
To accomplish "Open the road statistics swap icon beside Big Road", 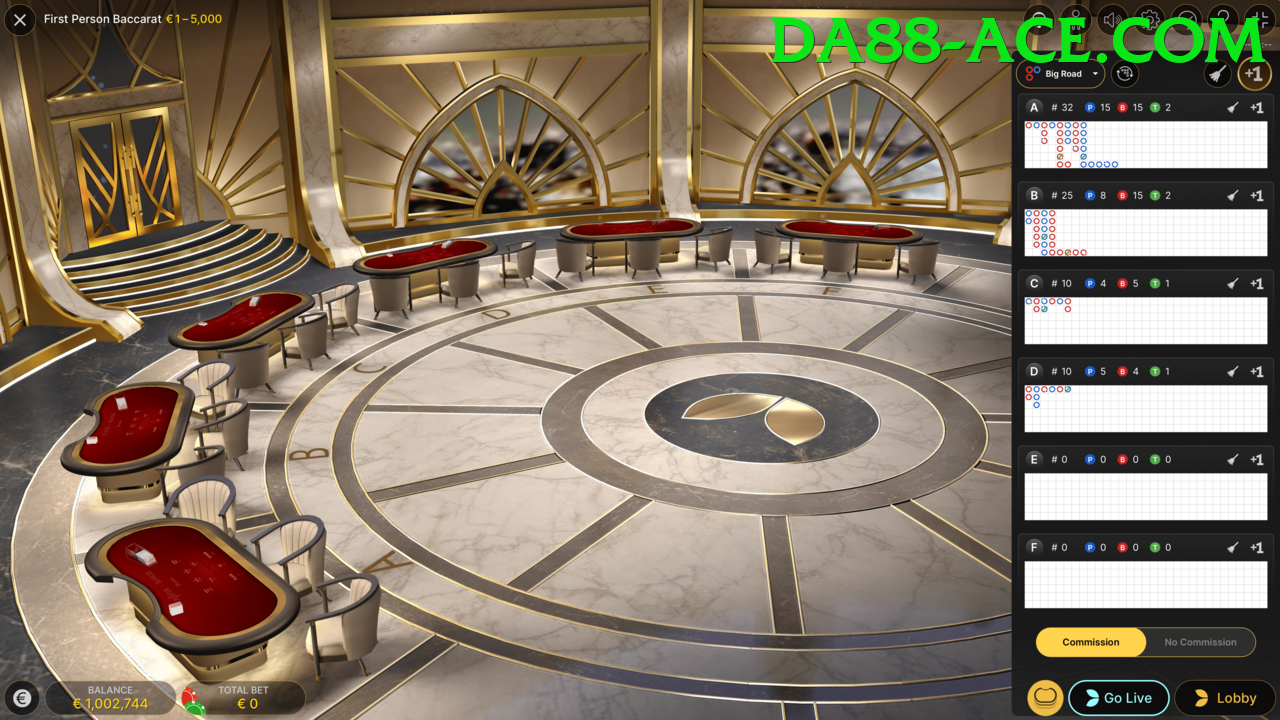I will click(1124, 73).
